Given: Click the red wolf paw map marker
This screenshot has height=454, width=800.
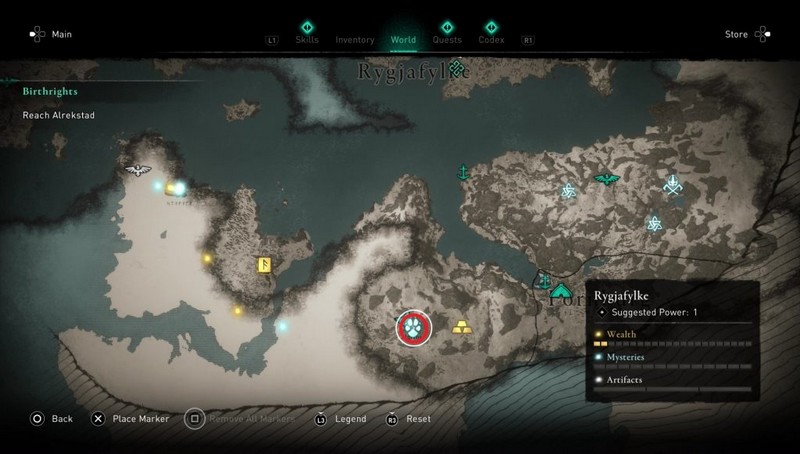Looking at the screenshot, I should coord(413,327).
